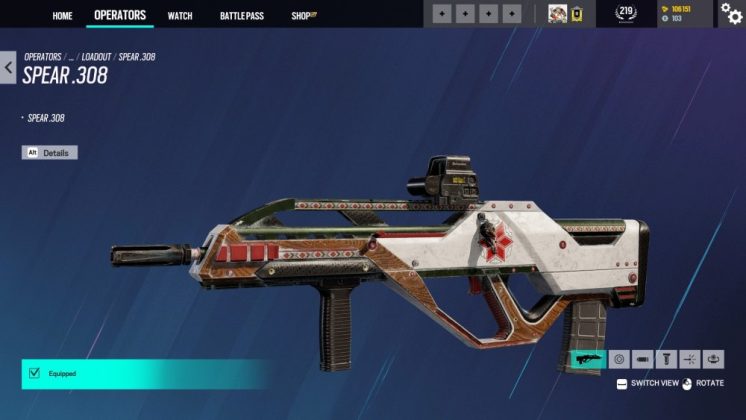The width and height of the screenshot is (746, 420).
Task: Choose the circular sight attachment icon
Action: coord(619,358)
